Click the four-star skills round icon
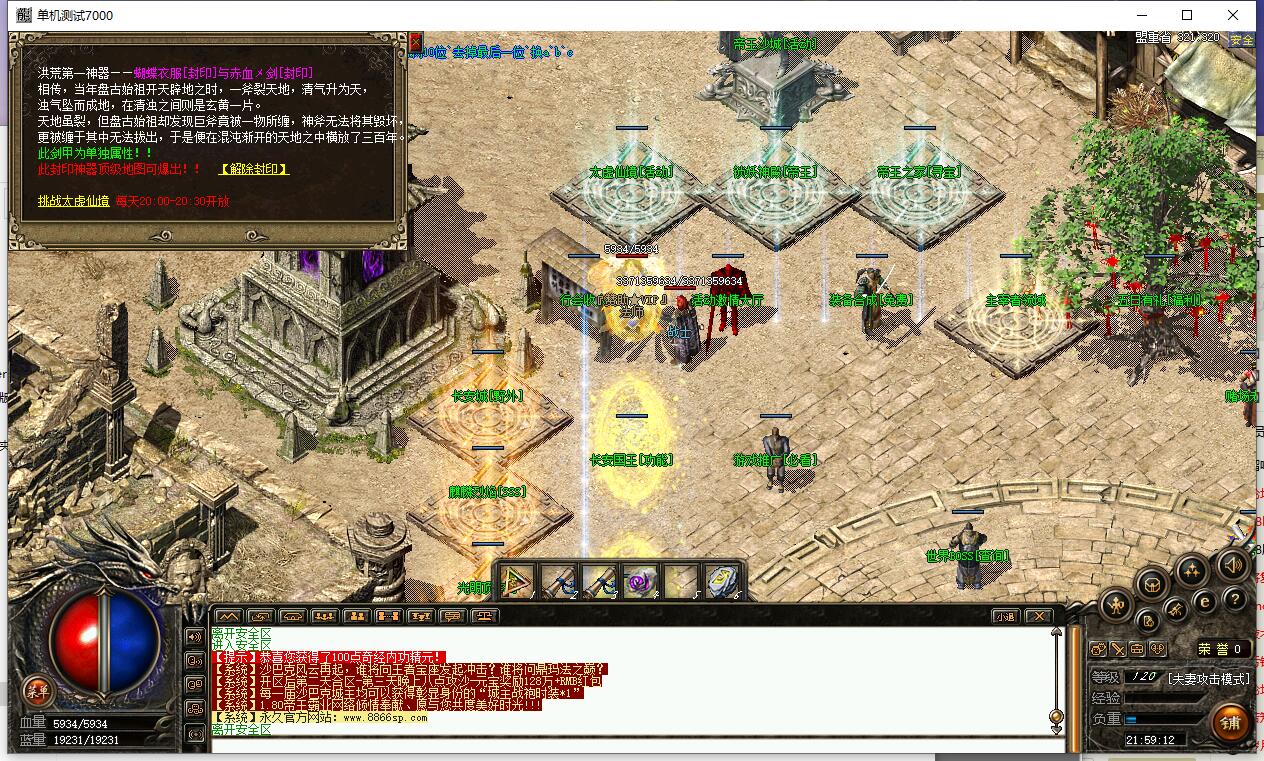Image resolution: width=1264 pixels, height=761 pixels. [1190, 571]
